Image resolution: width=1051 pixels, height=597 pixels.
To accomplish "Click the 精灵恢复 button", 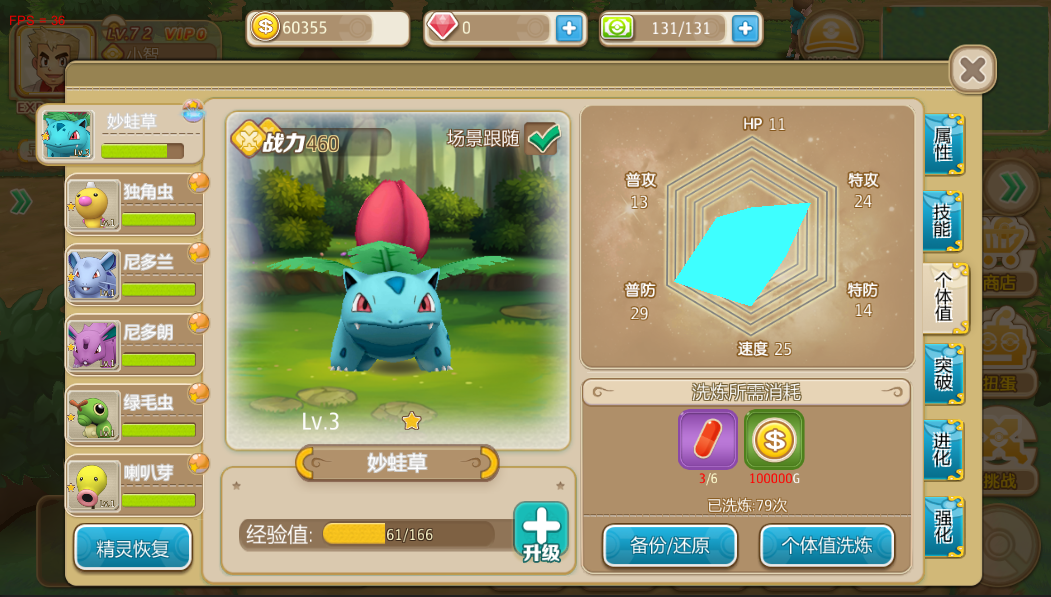I will pos(133,548).
